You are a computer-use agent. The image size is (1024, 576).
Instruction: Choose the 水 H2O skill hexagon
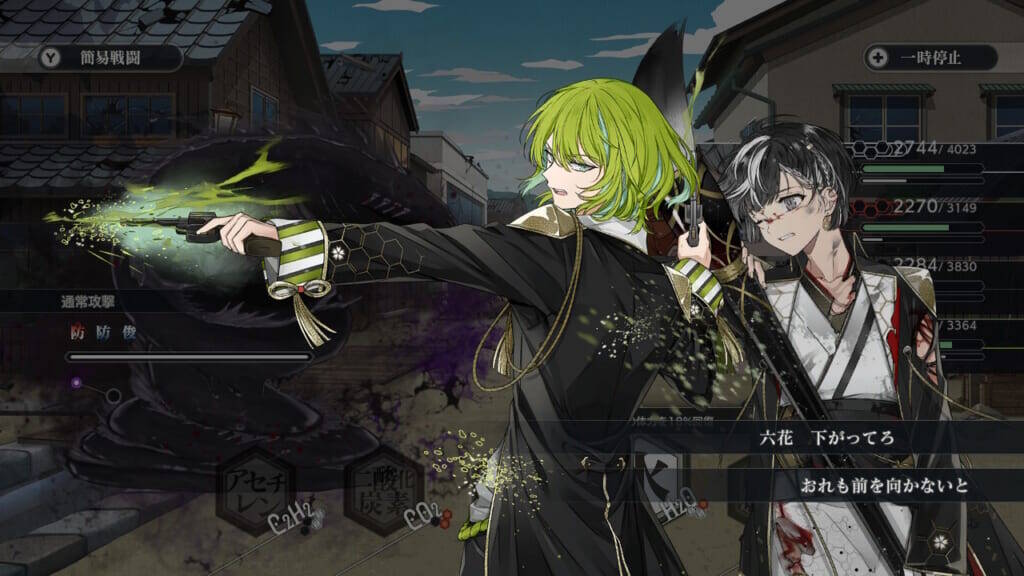pyautogui.click(x=659, y=480)
